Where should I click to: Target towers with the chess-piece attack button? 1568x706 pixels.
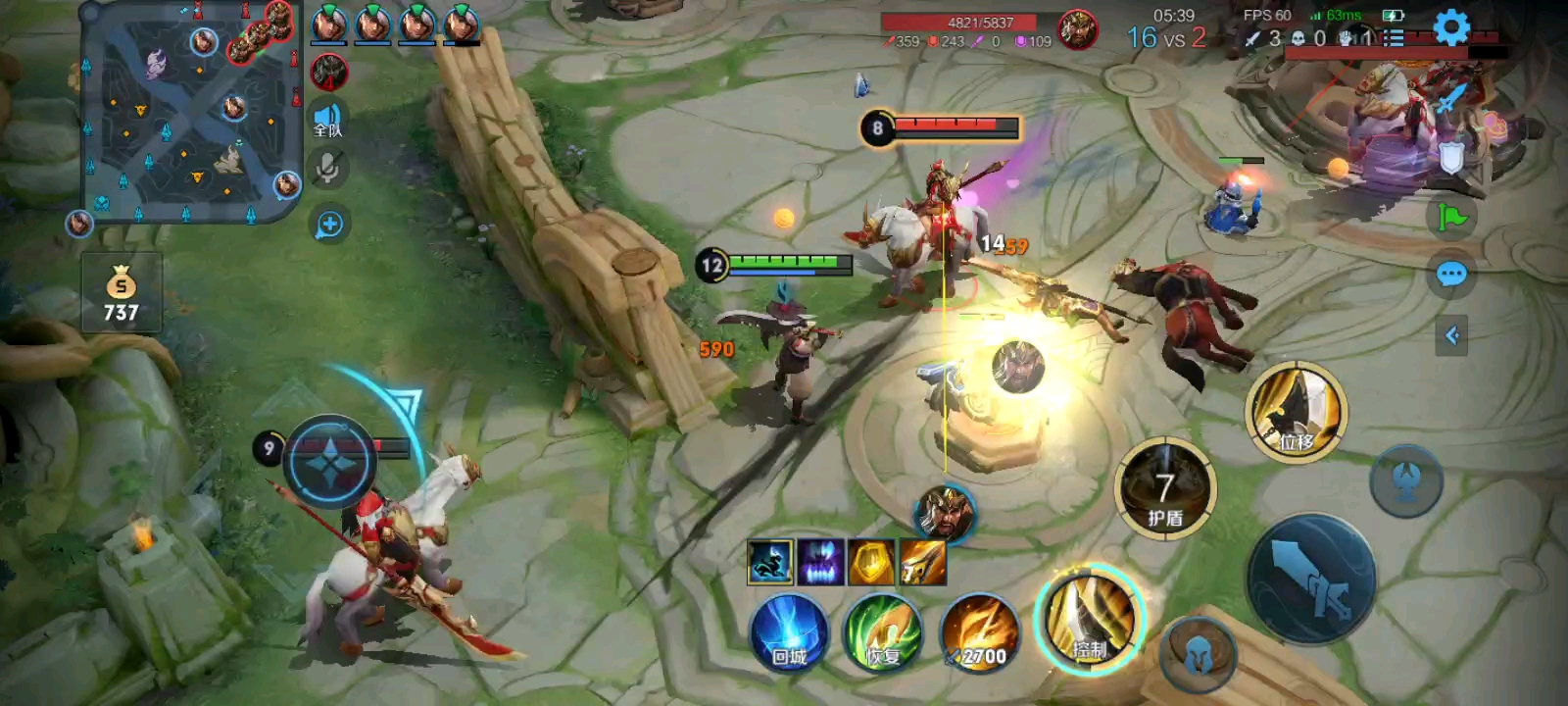pos(1406,479)
